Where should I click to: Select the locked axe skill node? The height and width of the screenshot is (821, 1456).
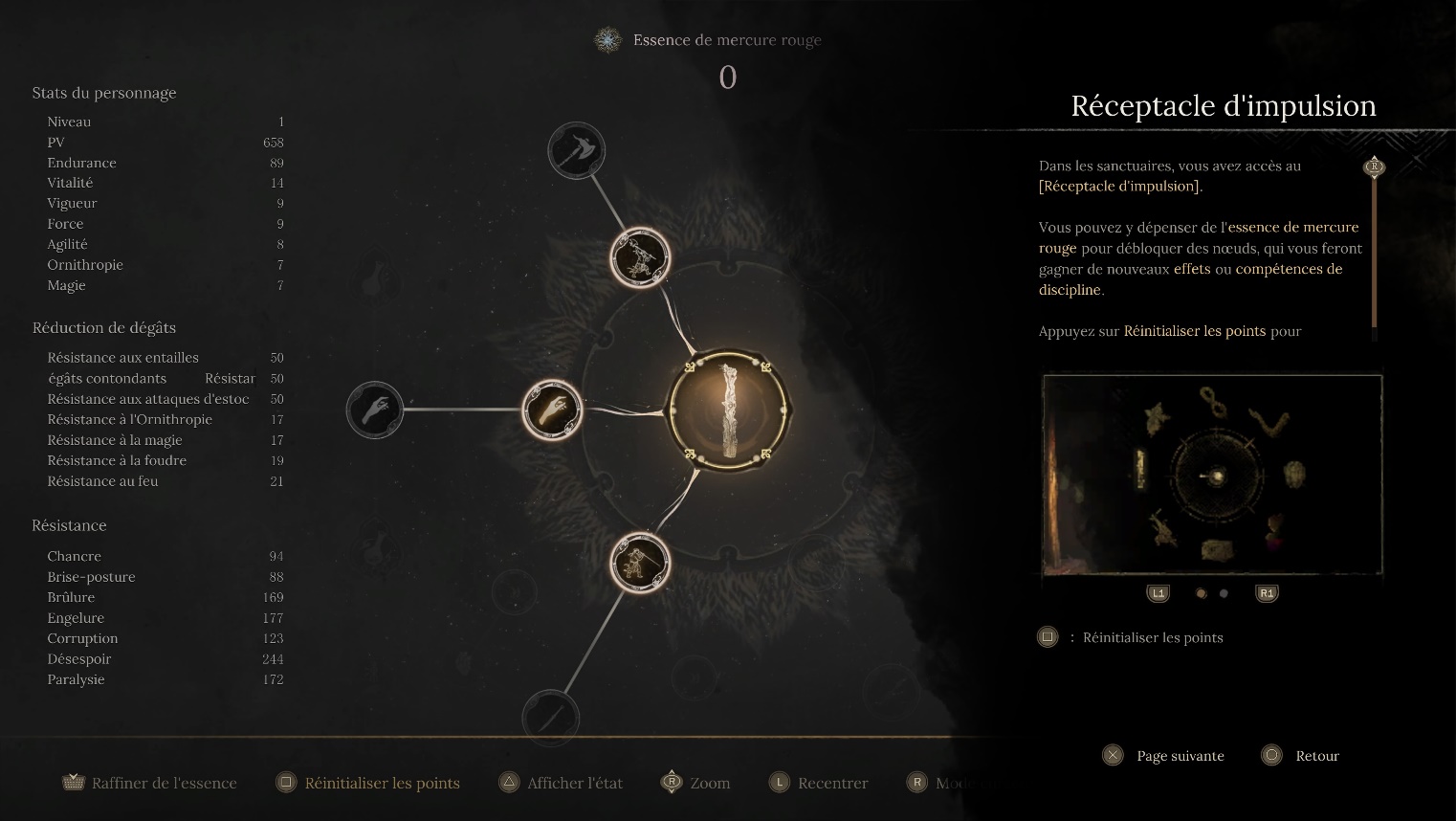576,151
